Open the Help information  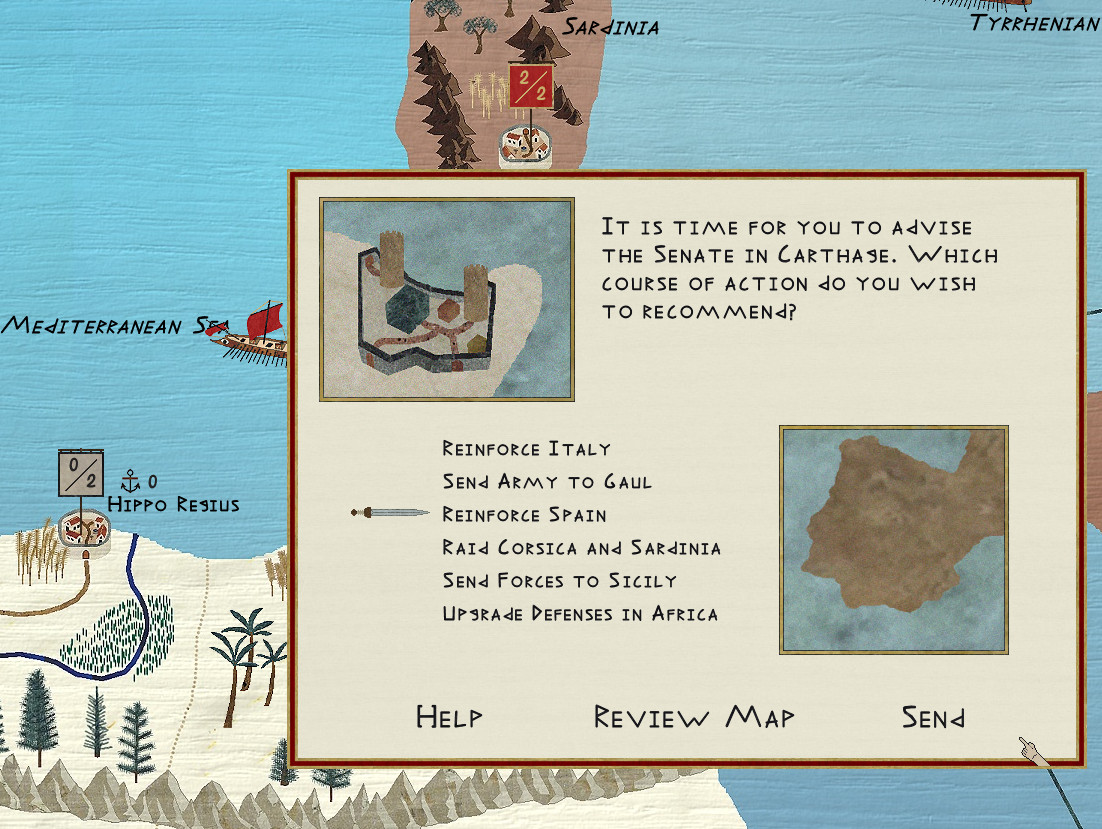(449, 717)
